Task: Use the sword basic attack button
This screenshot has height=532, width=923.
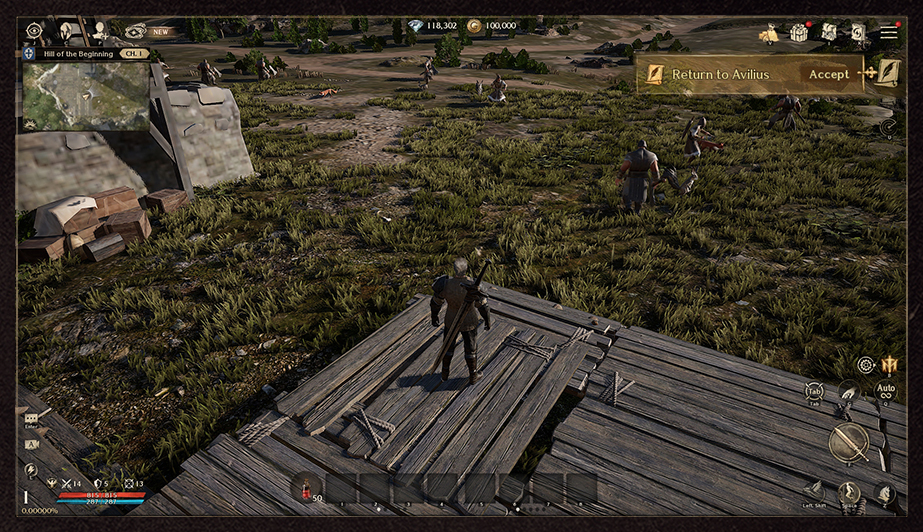Action: point(848,442)
